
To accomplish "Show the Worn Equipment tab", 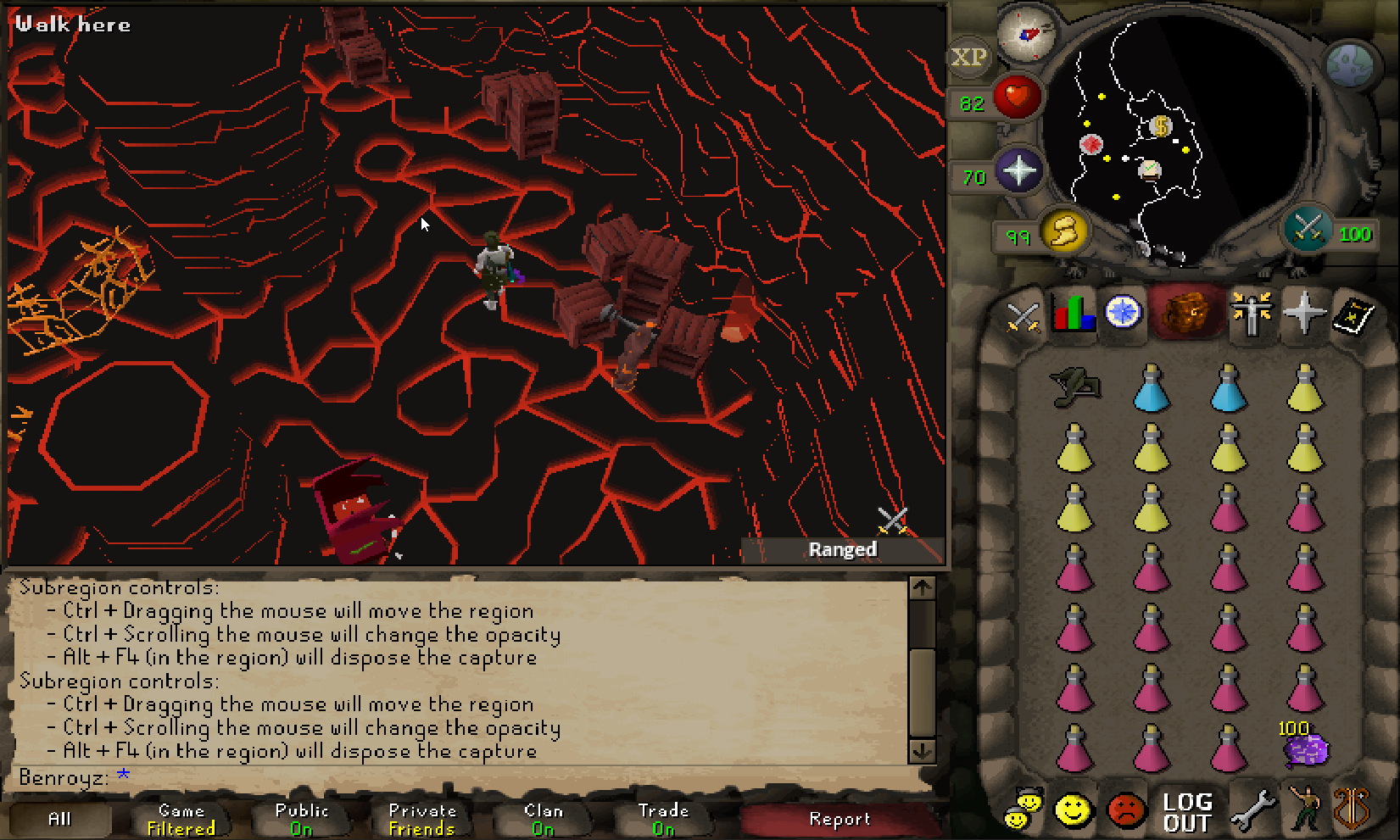I will click(x=1252, y=313).
